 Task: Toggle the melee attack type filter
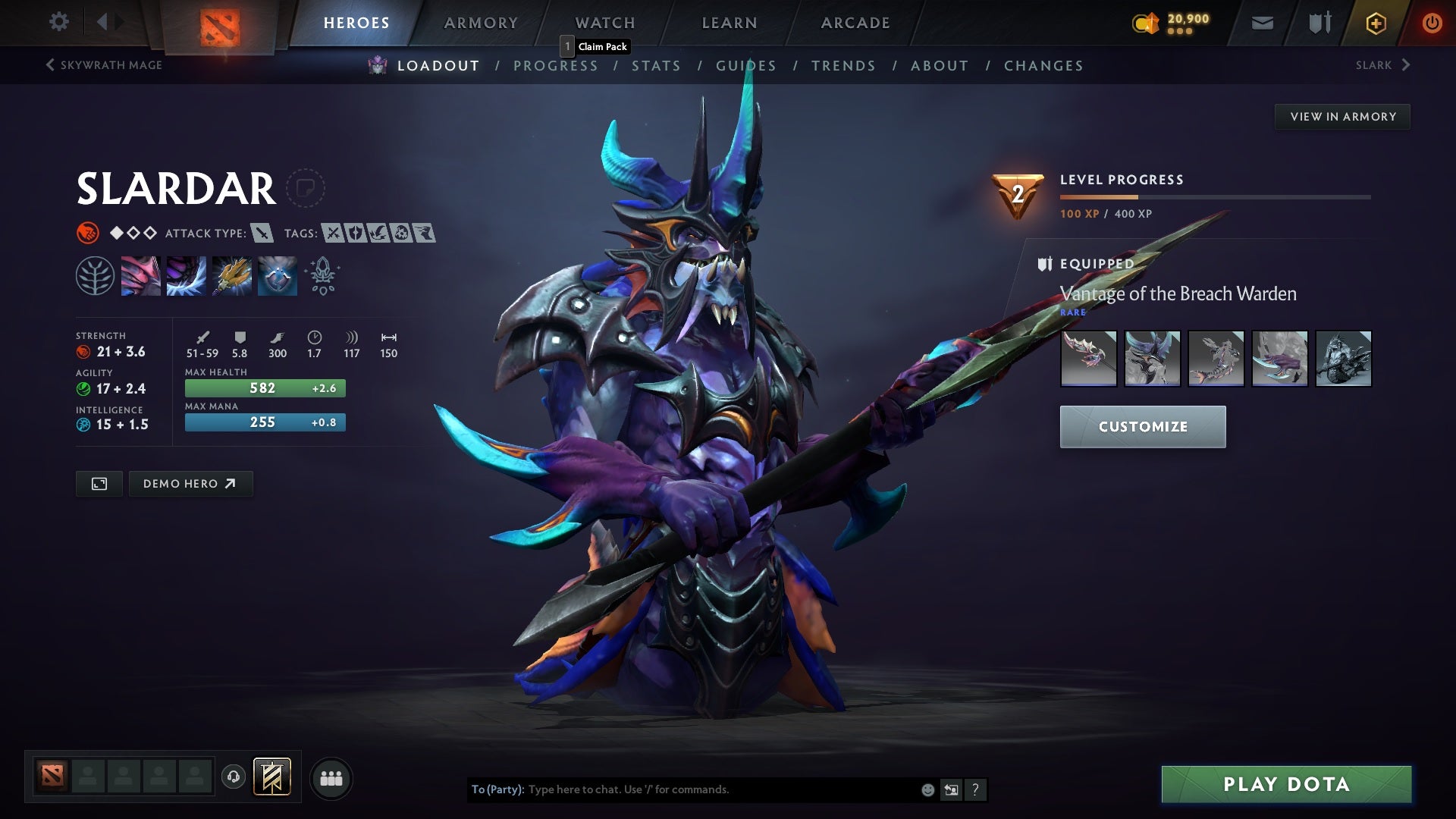click(x=262, y=234)
